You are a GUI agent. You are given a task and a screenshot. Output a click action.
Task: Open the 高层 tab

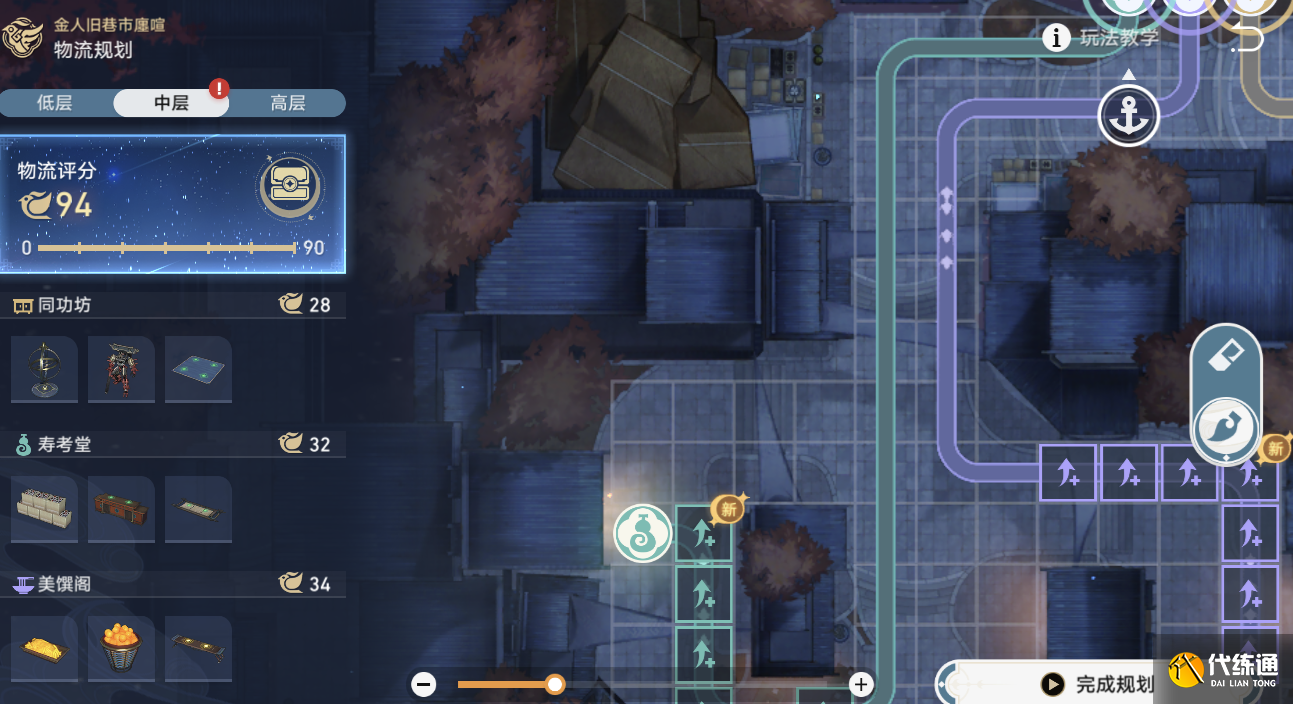point(288,103)
